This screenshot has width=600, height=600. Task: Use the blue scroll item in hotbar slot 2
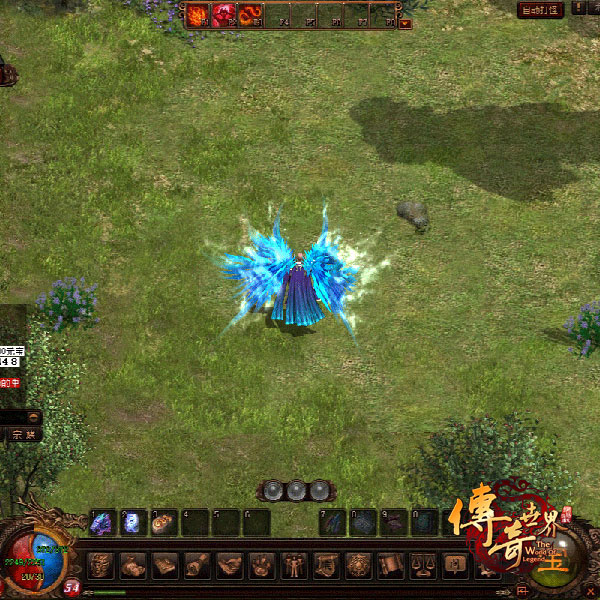pos(133,522)
